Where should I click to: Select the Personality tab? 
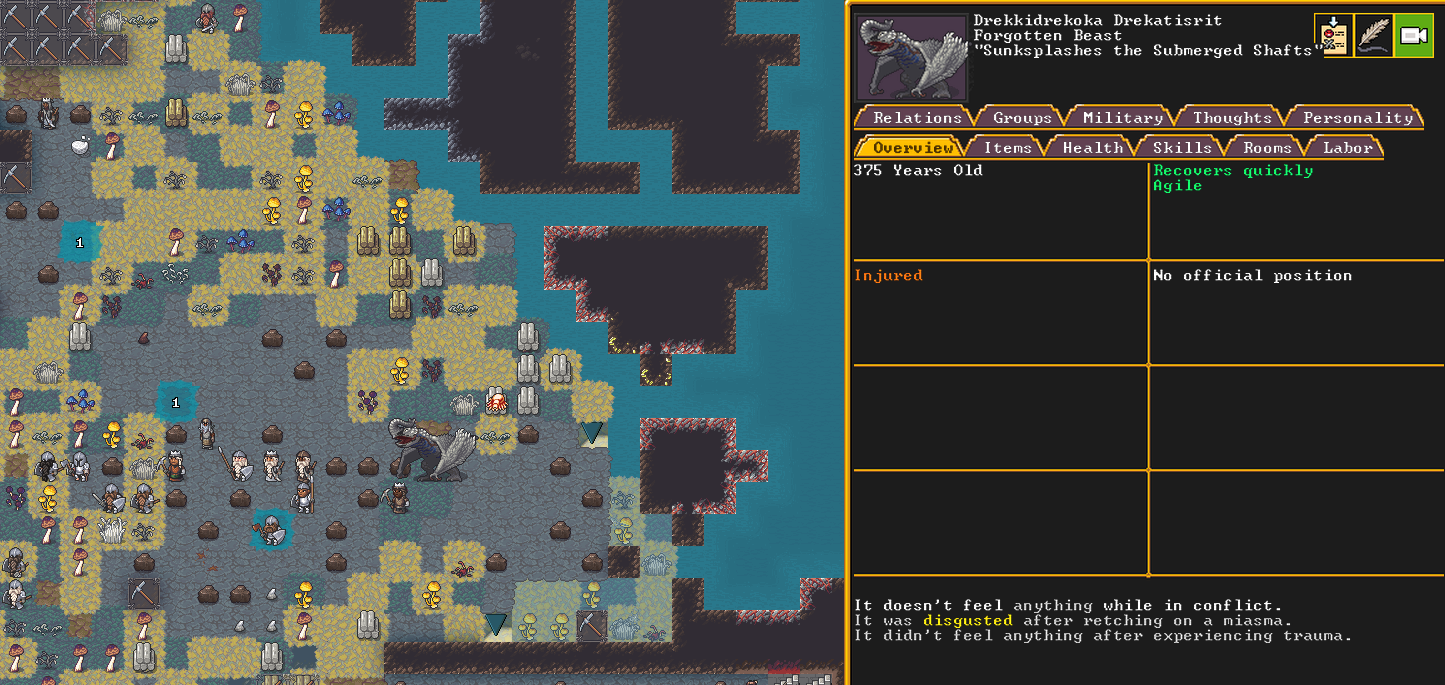1357,117
